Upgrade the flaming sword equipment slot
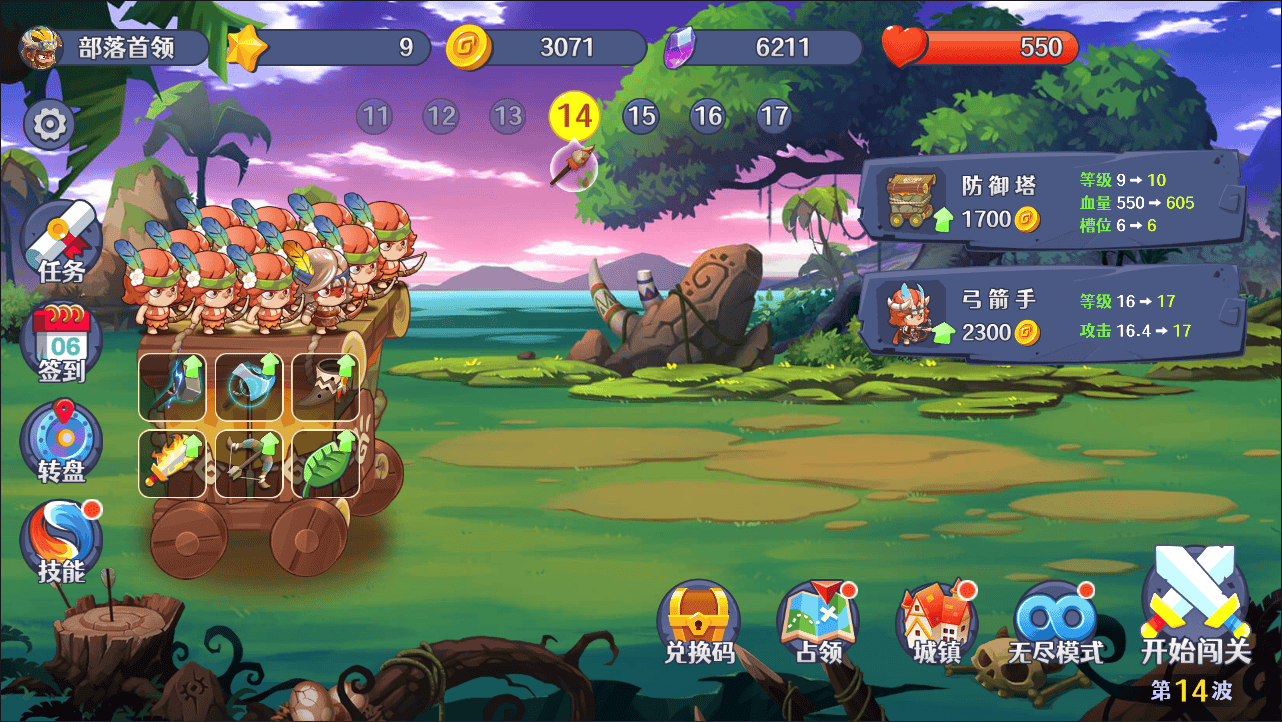The image size is (1282, 722). click(x=173, y=464)
